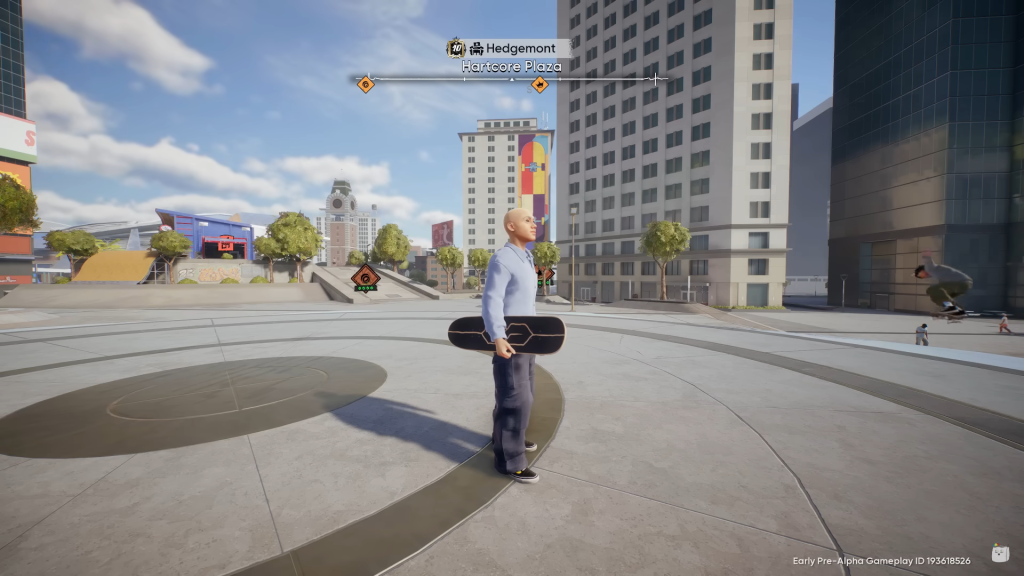Select the spiral challenge marker on the compass
Image resolution: width=1024 pixels, height=576 pixels.
coord(366,84)
